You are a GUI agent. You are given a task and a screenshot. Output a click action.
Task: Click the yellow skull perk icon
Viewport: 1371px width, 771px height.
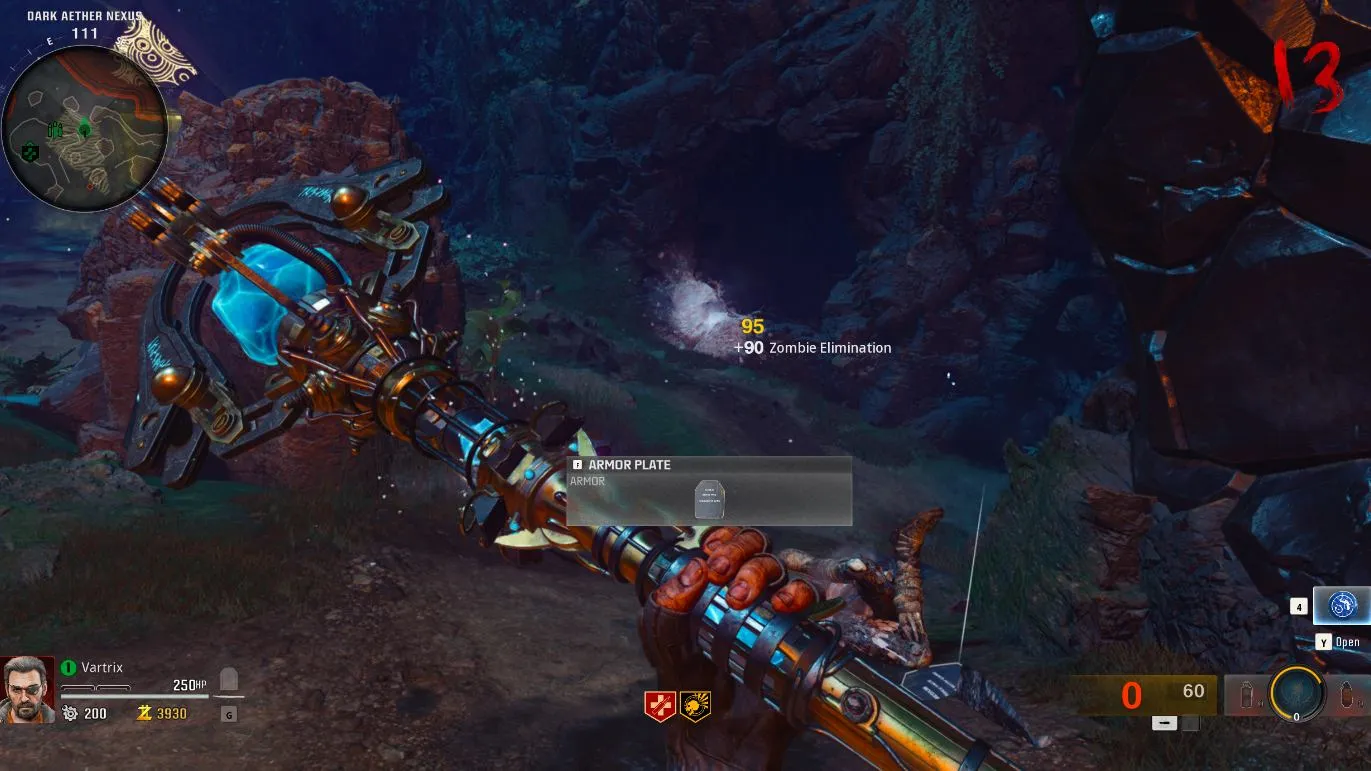pos(695,705)
